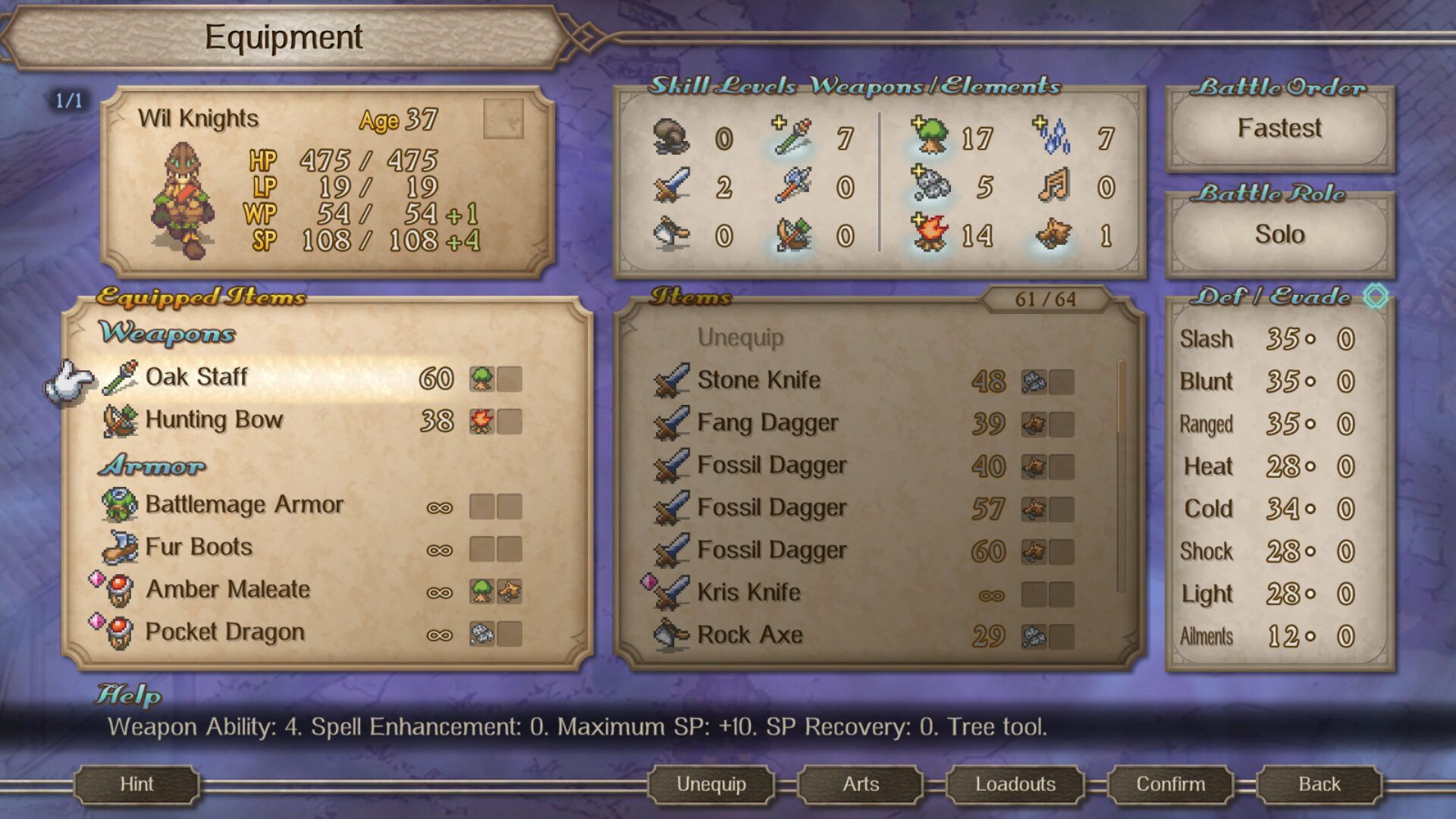The height and width of the screenshot is (819, 1456).
Task: Choose the Battlemage Armor slot
Action: pos(244,505)
